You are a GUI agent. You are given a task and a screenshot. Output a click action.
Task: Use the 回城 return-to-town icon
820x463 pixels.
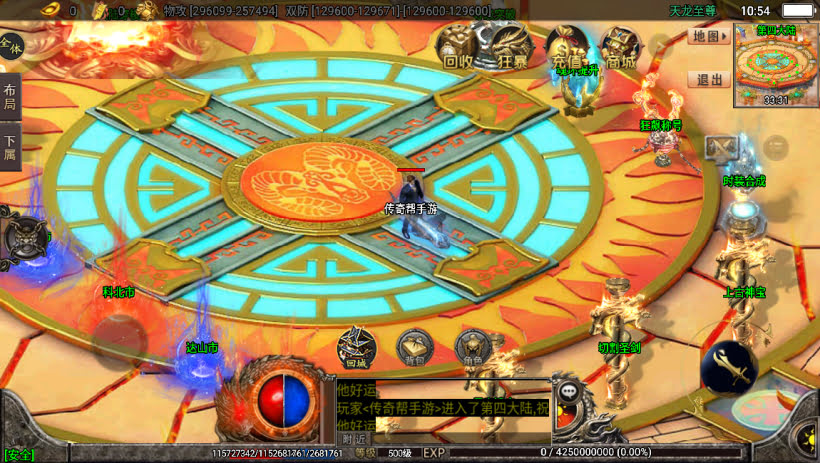[356, 347]
